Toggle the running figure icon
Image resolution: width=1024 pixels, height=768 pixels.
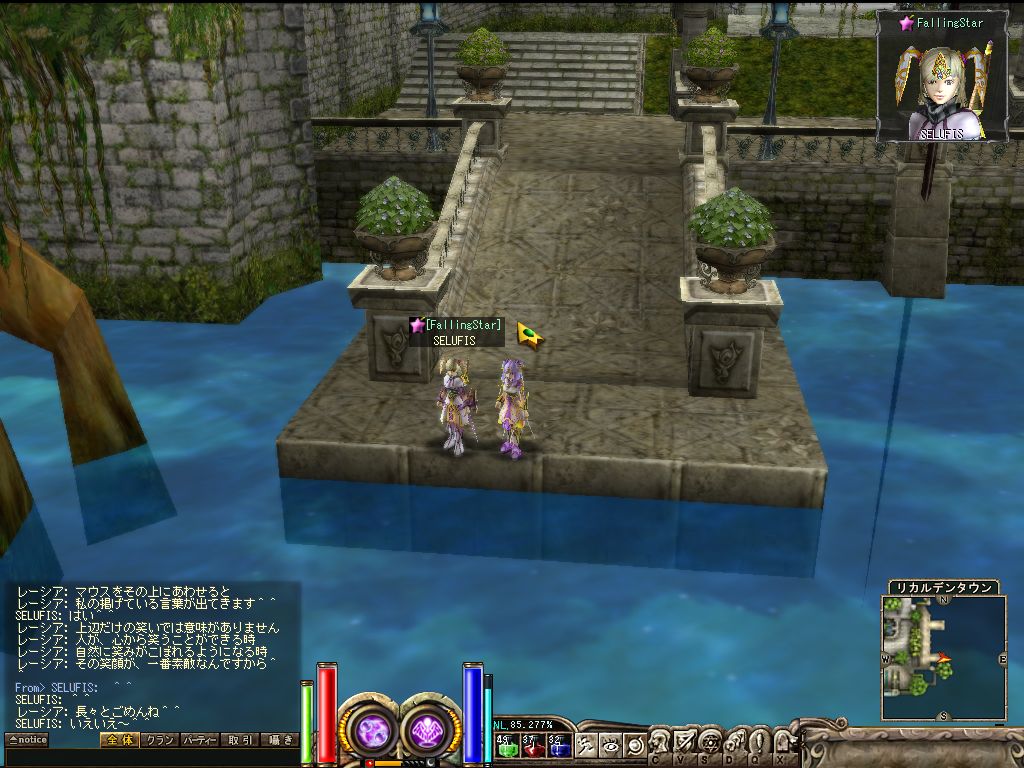point(586,745)
